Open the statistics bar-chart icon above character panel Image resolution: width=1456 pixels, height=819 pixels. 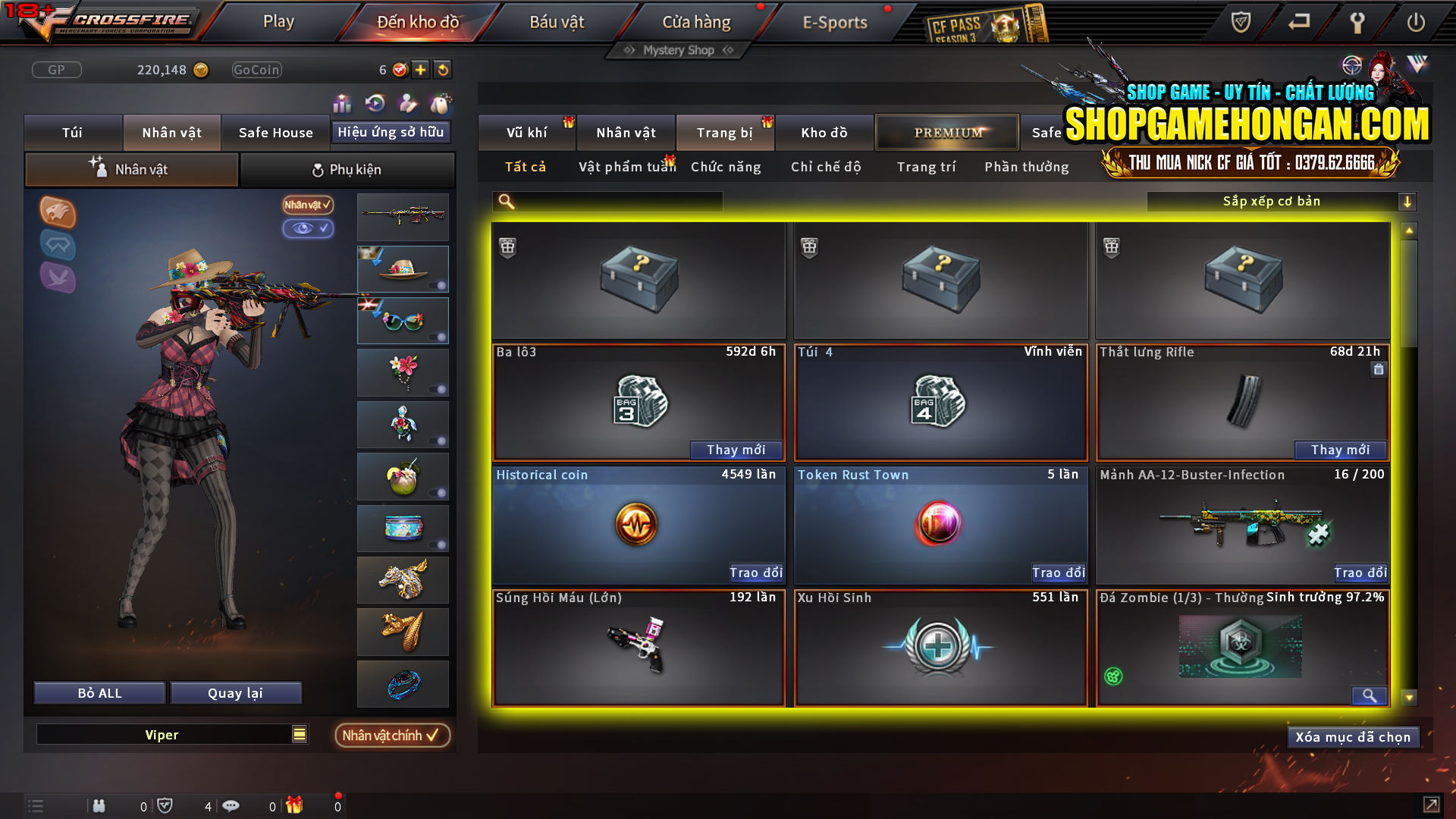[342, 102]
